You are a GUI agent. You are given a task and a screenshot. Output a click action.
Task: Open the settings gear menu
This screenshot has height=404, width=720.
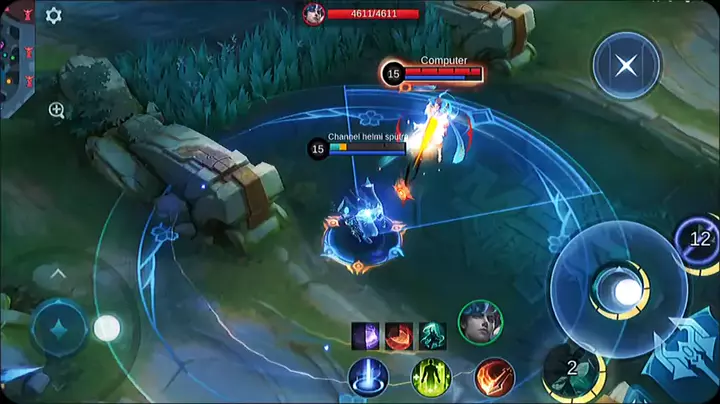coord(54,16)
